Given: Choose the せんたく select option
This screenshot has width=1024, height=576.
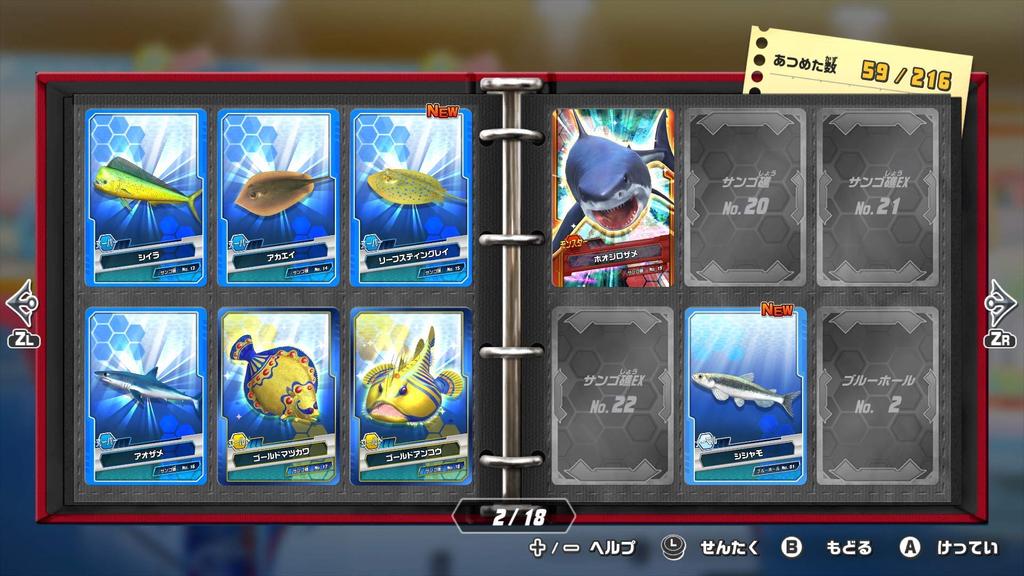Looking at the screenshot, I should point(711,547).
